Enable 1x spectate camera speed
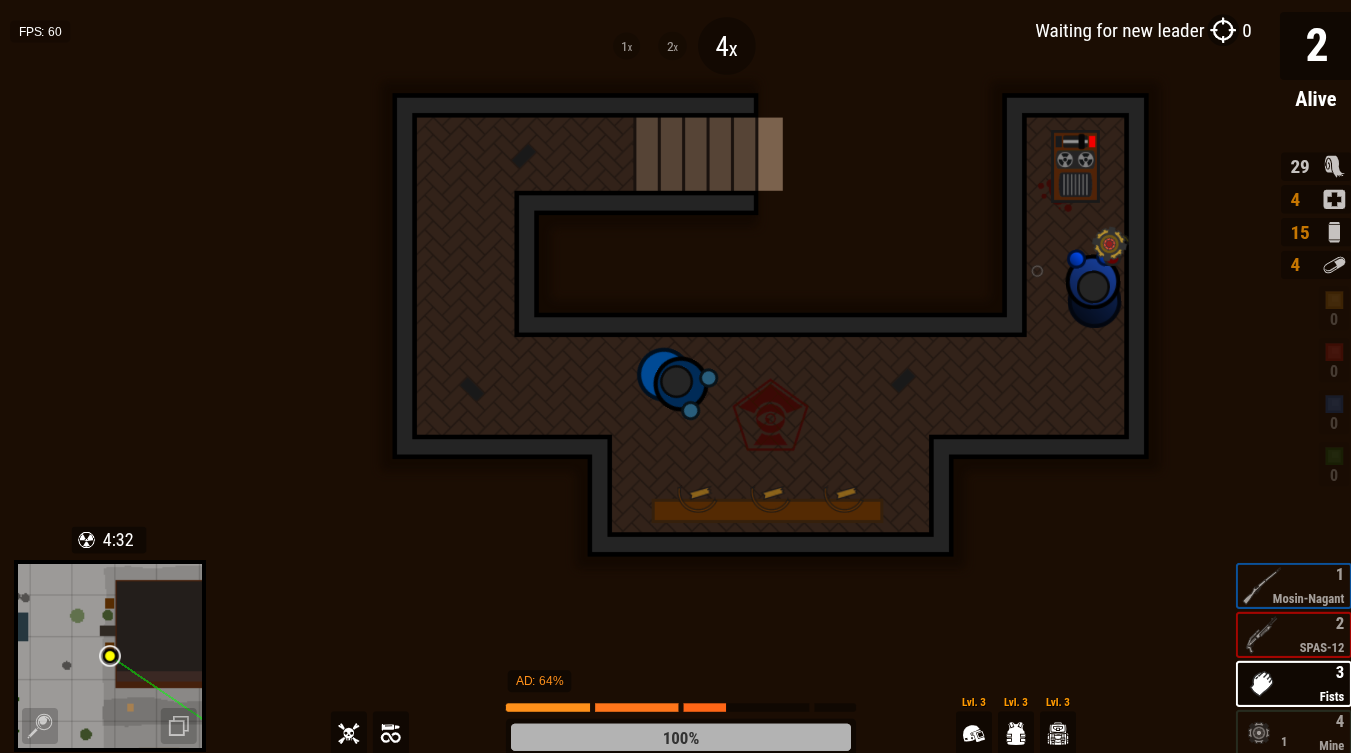 (626, 46)
